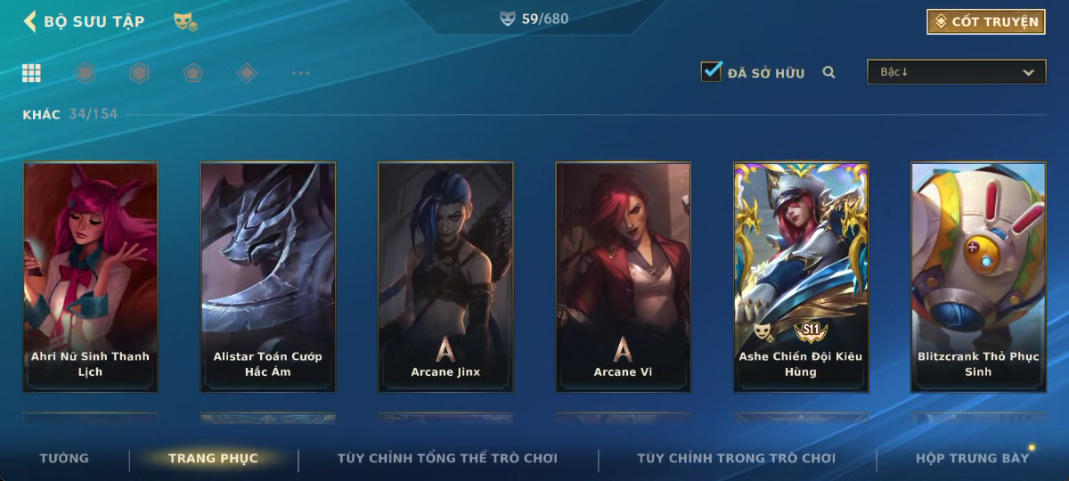Toggle the Đã Sở Hữu owned filter
The image size is (1069, 481).
tap(711, 72)
